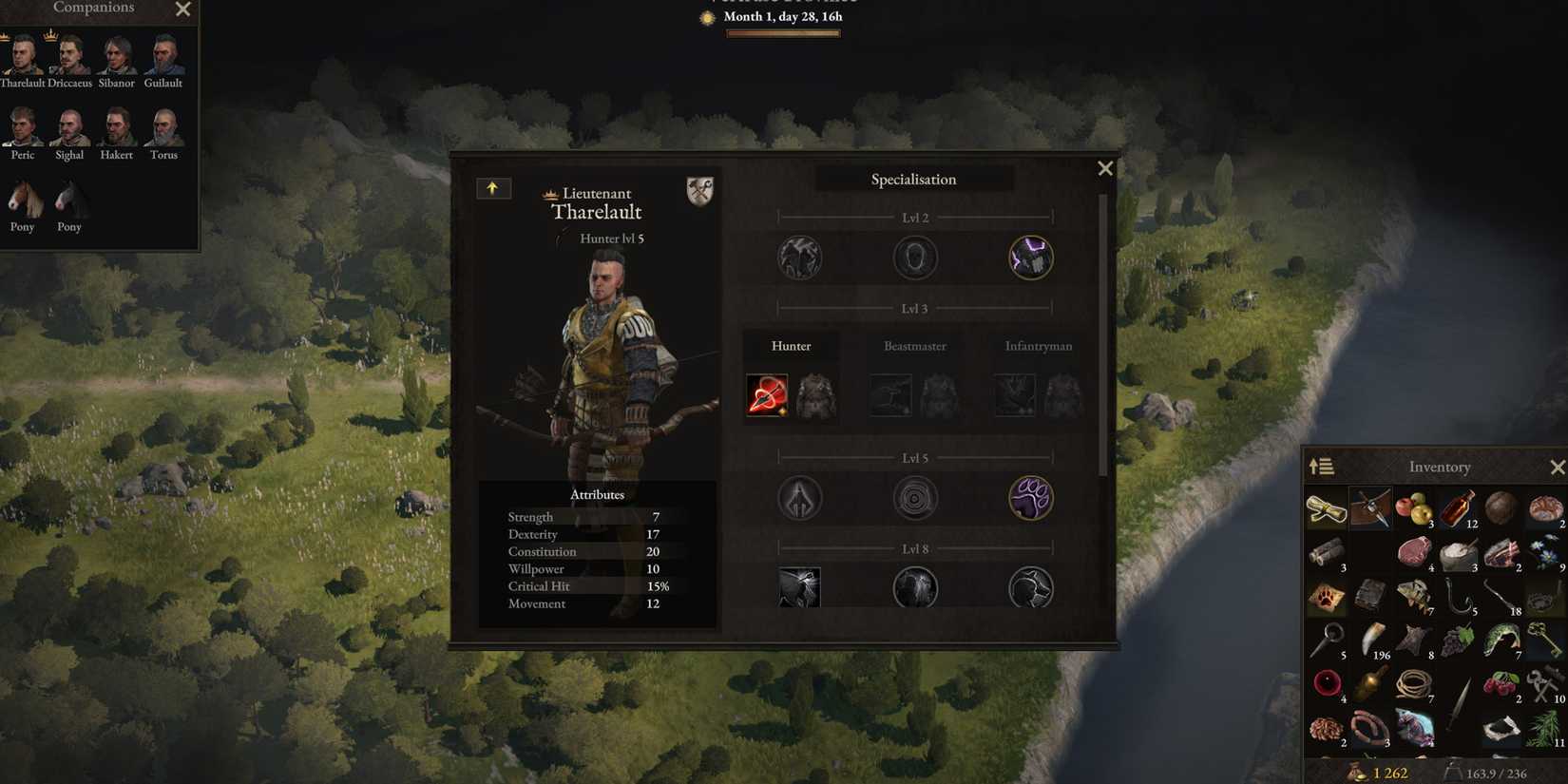The width and height of the screenshot is (1568, 784).
Task: Close the Companions panel
Action: pos(182,10)
